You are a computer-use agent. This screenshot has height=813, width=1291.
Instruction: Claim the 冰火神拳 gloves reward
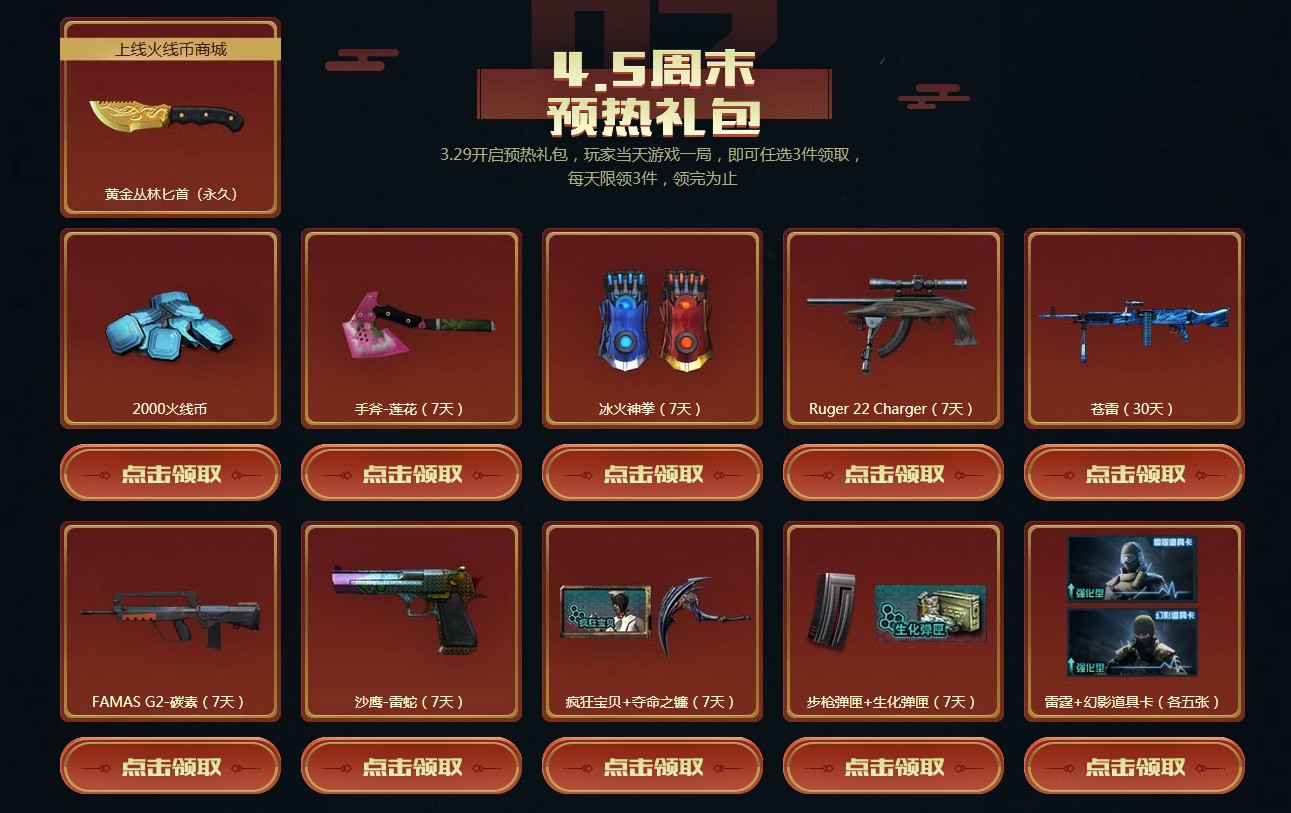coord(651,472)
